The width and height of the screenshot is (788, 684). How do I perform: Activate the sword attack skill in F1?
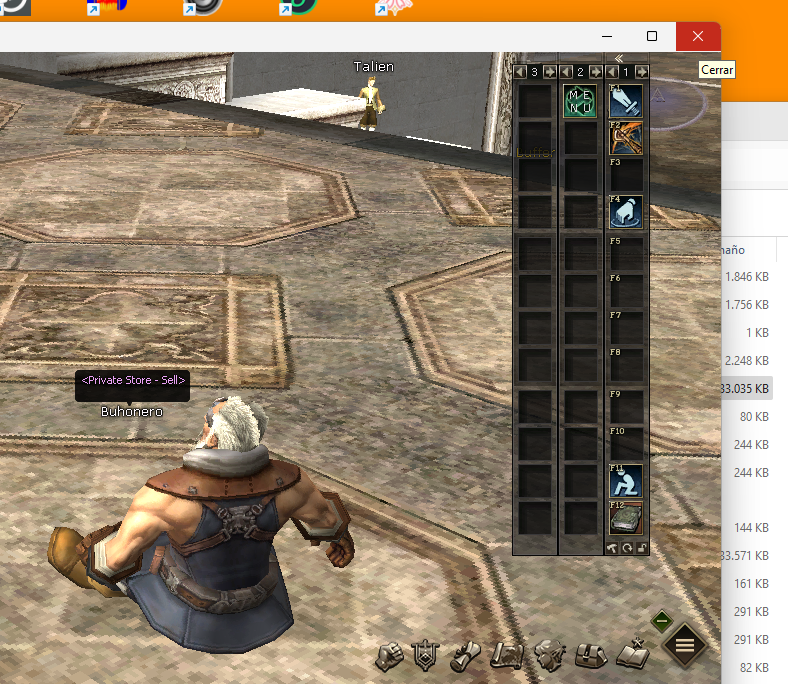click(626, 101)
